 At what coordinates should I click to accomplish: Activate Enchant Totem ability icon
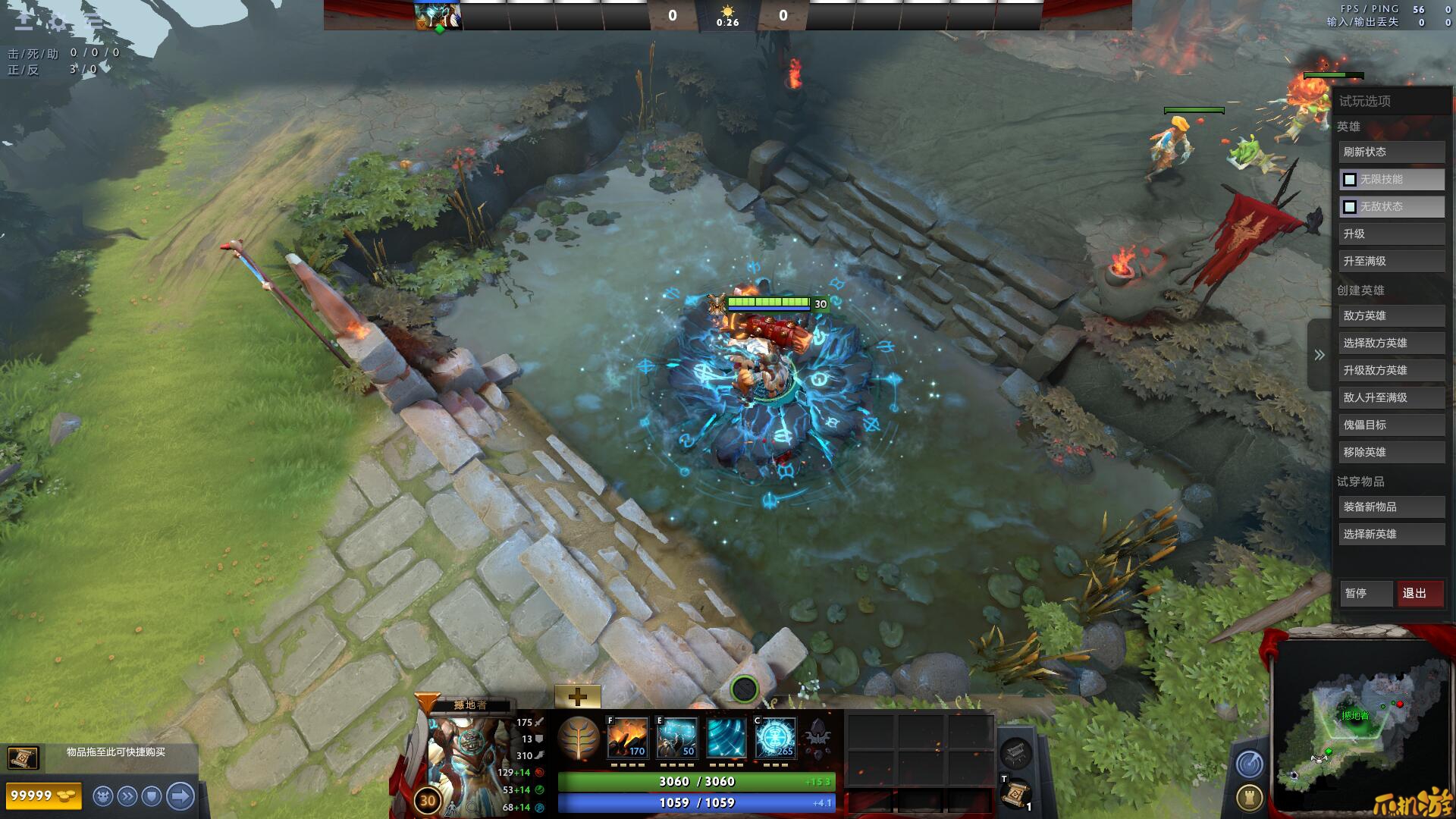tap(676, 738)
